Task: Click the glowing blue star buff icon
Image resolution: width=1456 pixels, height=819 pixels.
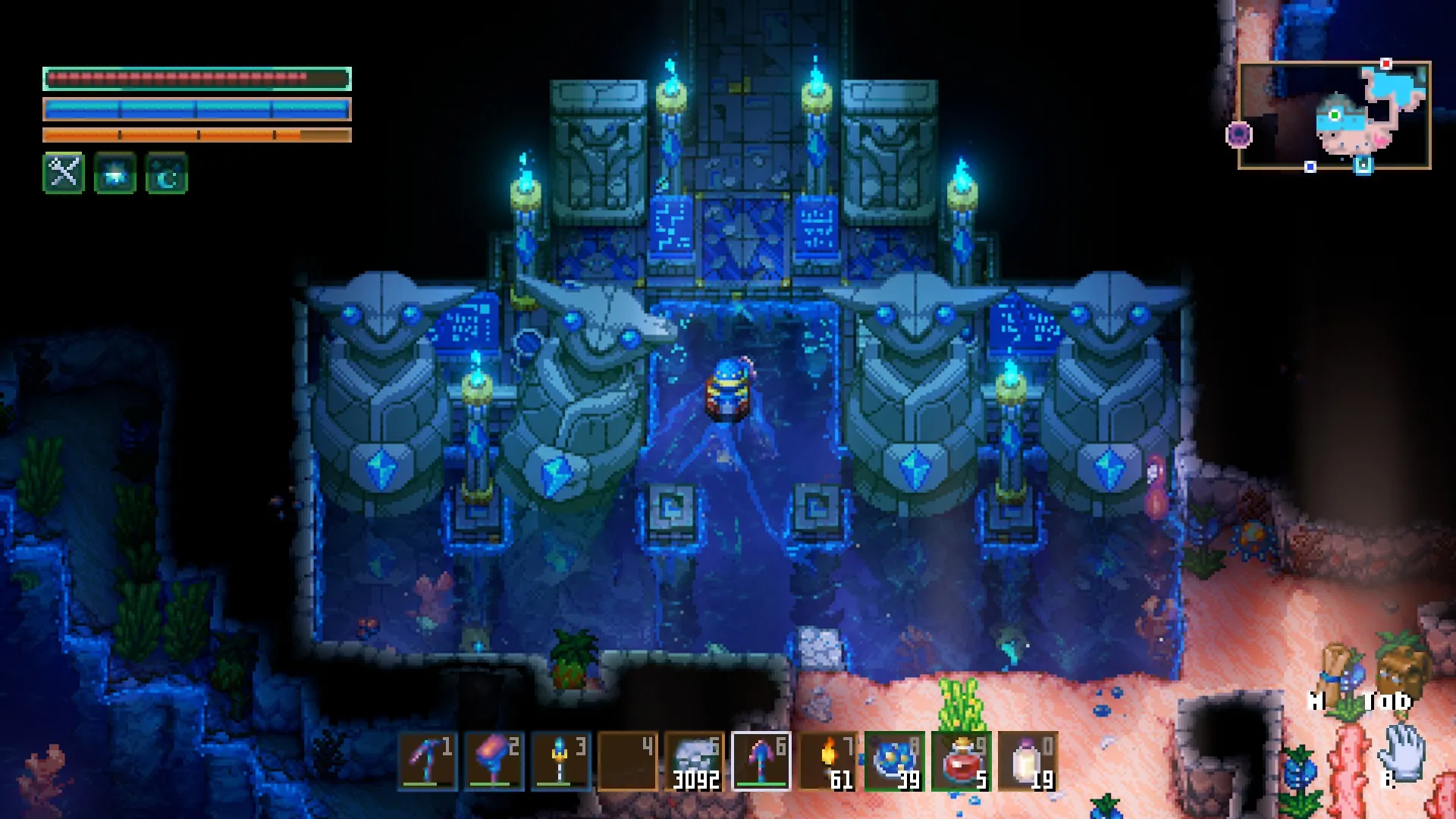Action: [115, 173]
